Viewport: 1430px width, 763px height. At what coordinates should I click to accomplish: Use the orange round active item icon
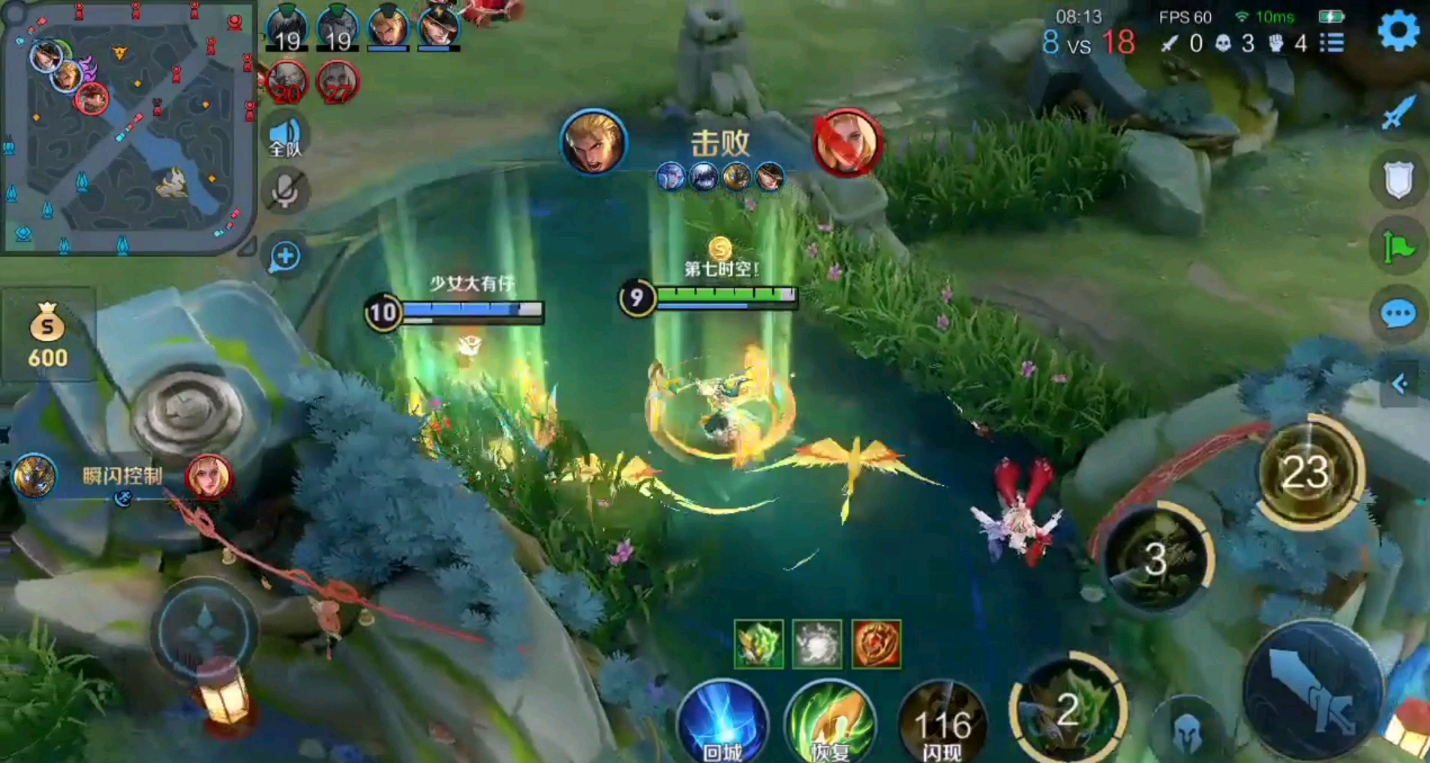point(877,643)
